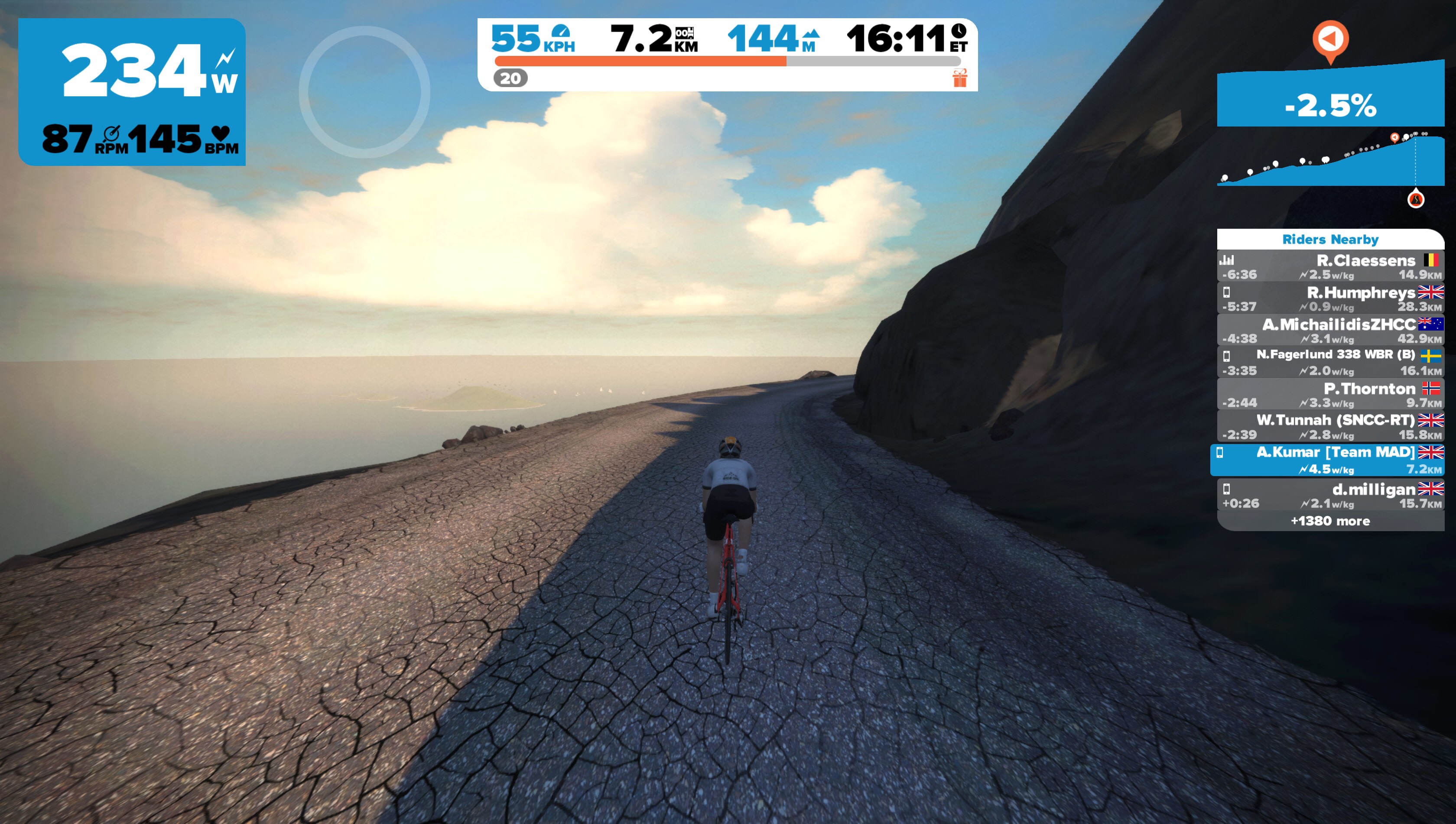Click the 234 W power panel

(132, 92)
